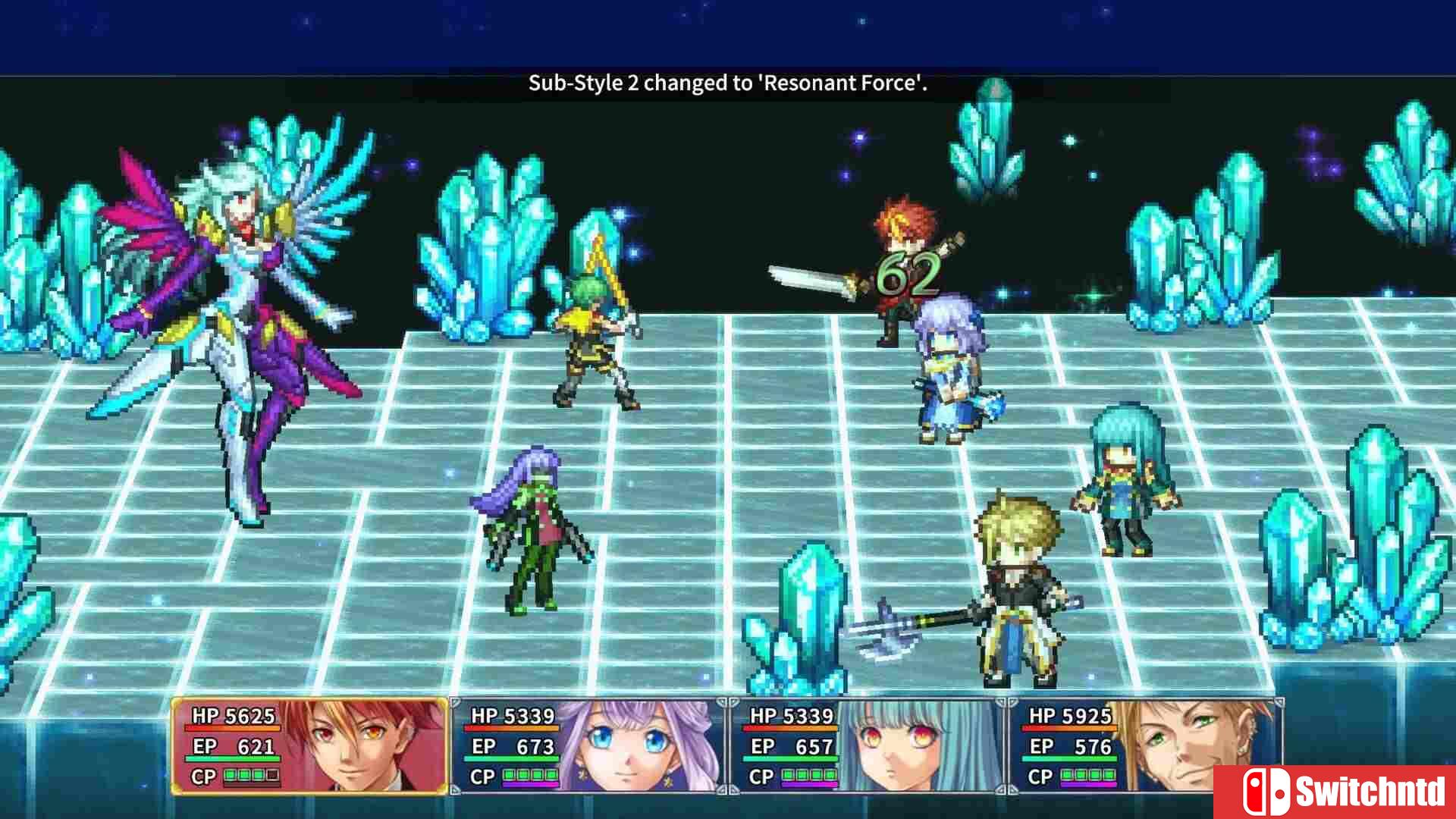Click the sword icon beside the attacking hero
The height and width of the screenshot is (819, 1456).
pos(811,277)
